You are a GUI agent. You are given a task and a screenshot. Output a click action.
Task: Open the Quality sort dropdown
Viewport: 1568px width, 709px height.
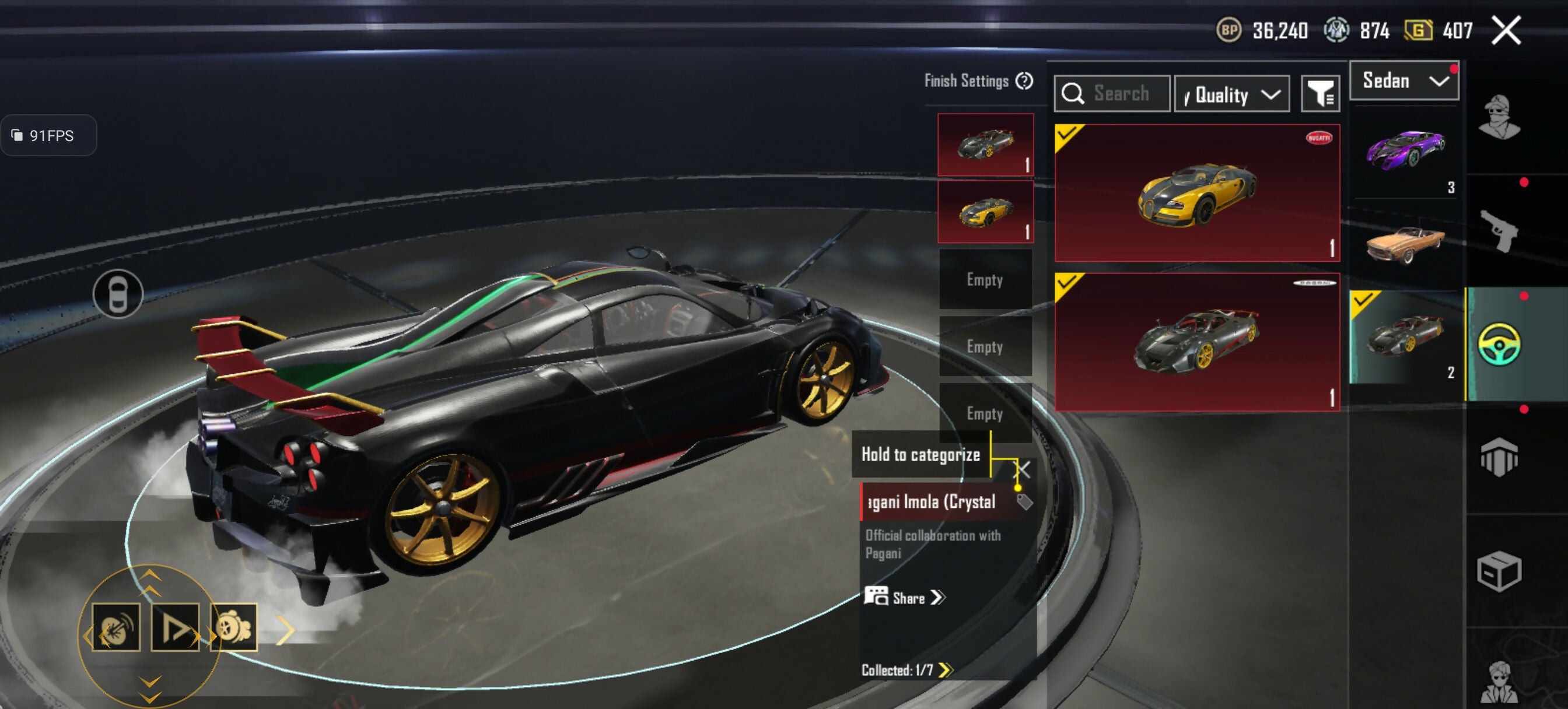coord(1231,94)
